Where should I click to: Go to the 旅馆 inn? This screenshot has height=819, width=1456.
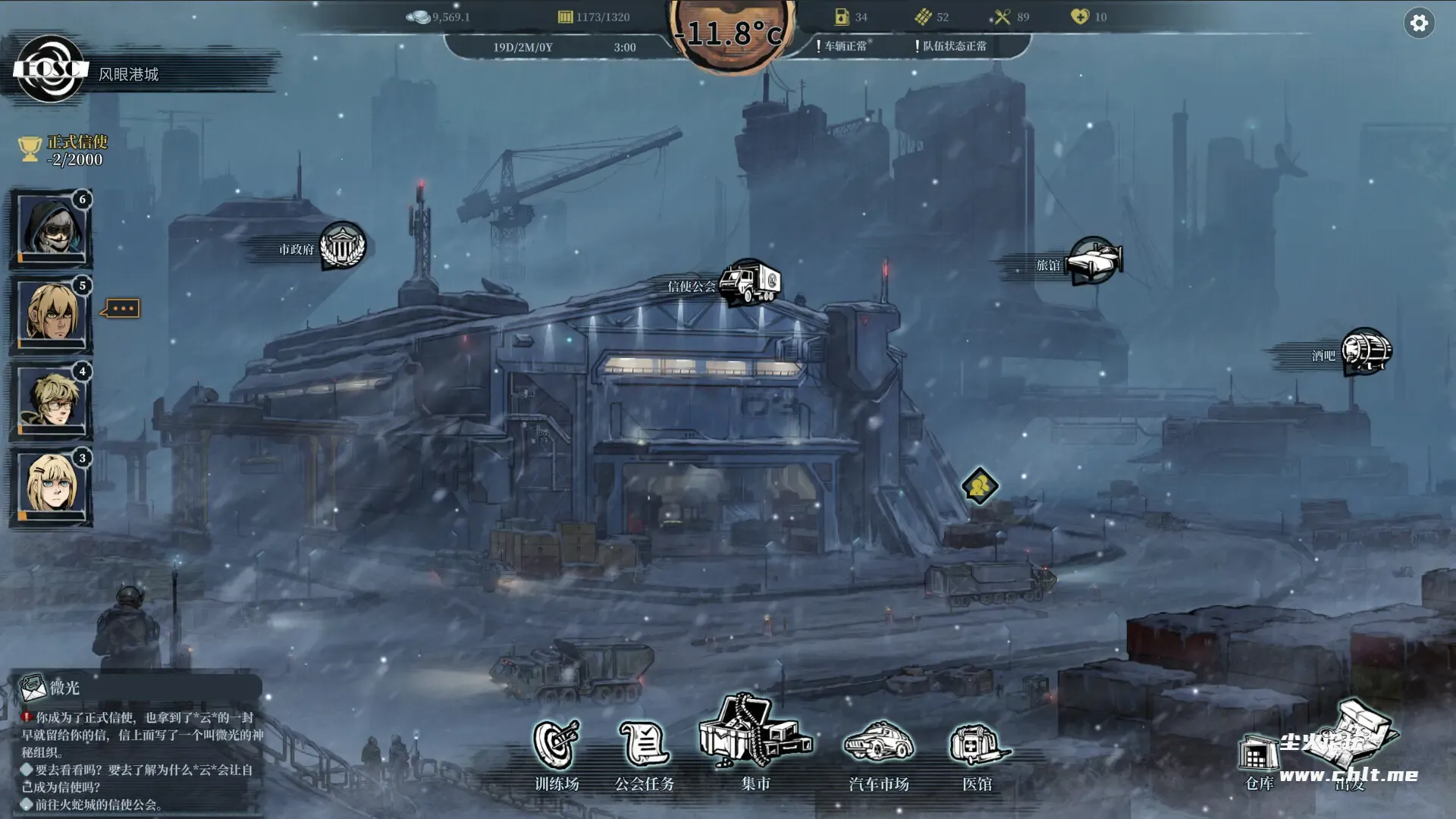[1094, 262]
